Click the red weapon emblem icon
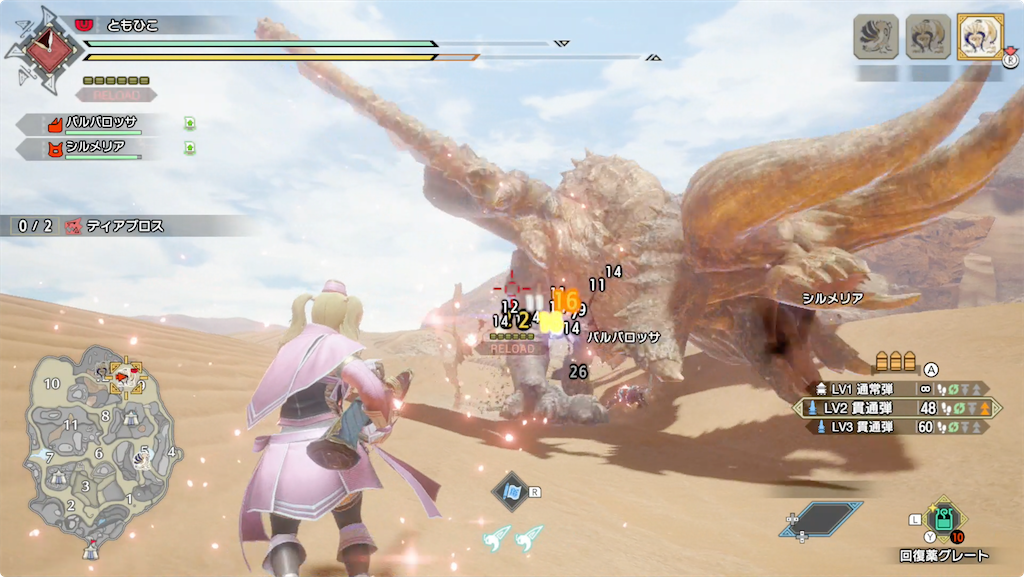The width and height of the screenshot is (1024, 577). coord(45,48)
